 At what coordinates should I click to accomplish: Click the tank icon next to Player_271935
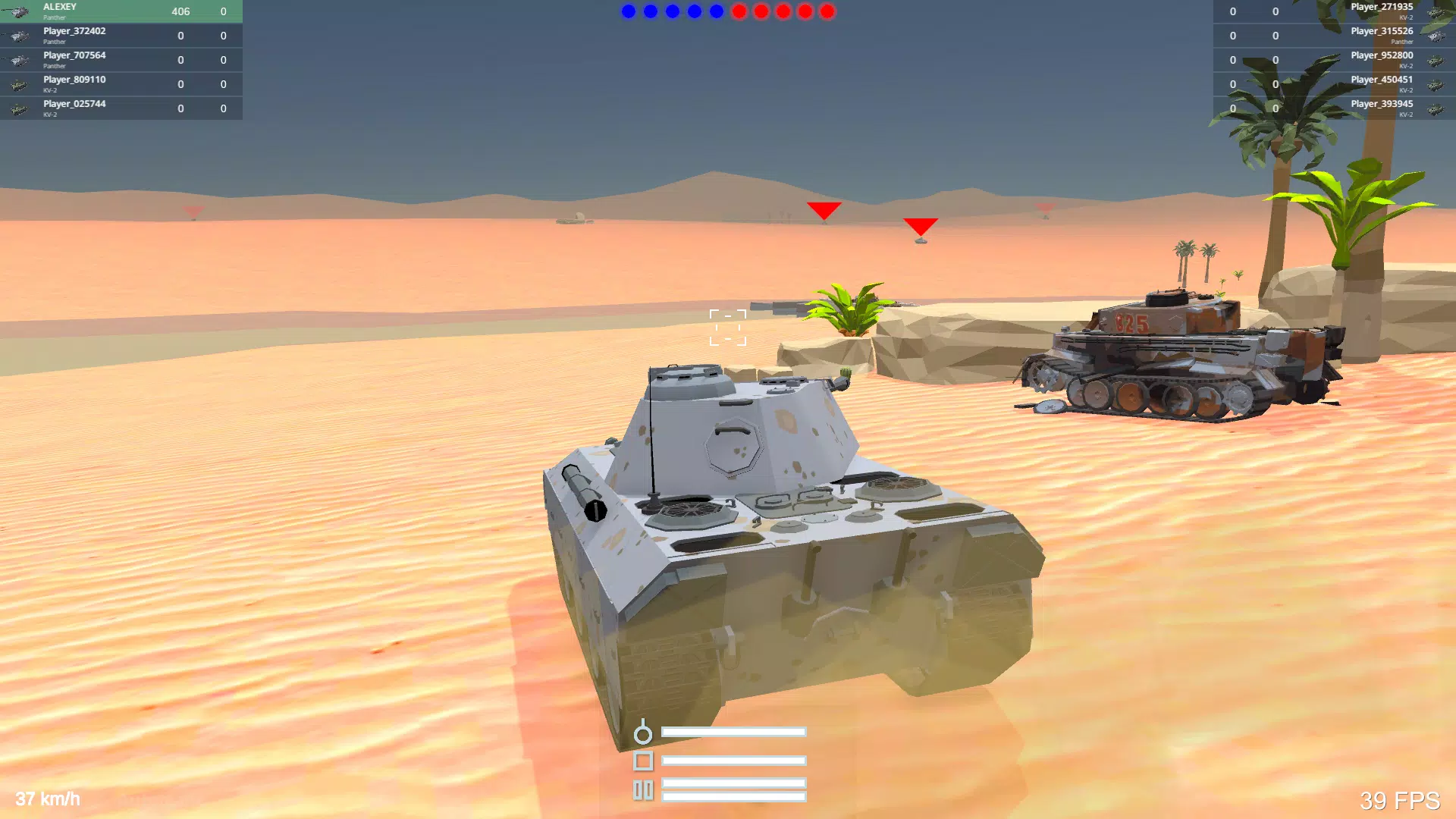(1436, 11)
